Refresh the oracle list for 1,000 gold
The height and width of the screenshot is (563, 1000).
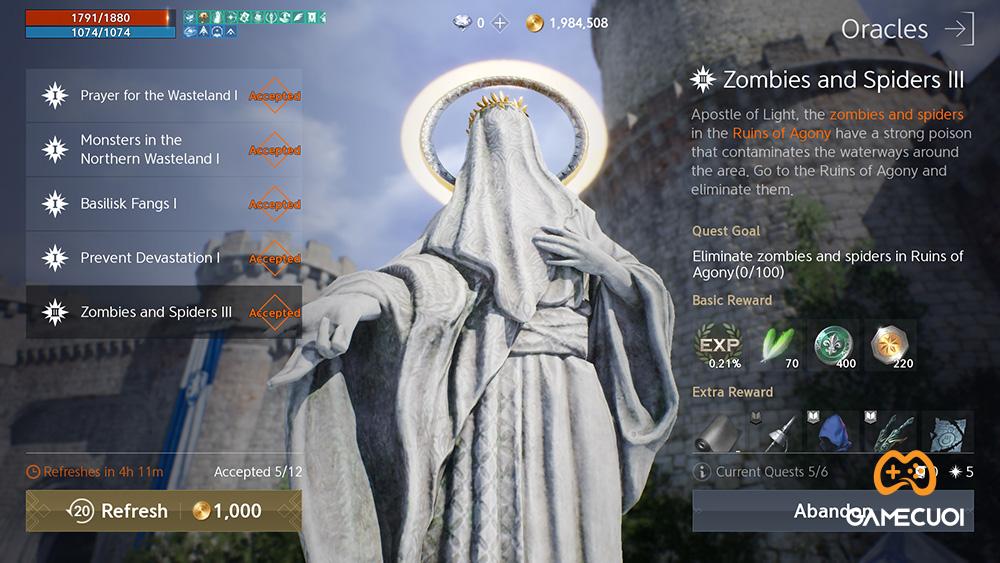pyautogui.click(x=164, y=511)
